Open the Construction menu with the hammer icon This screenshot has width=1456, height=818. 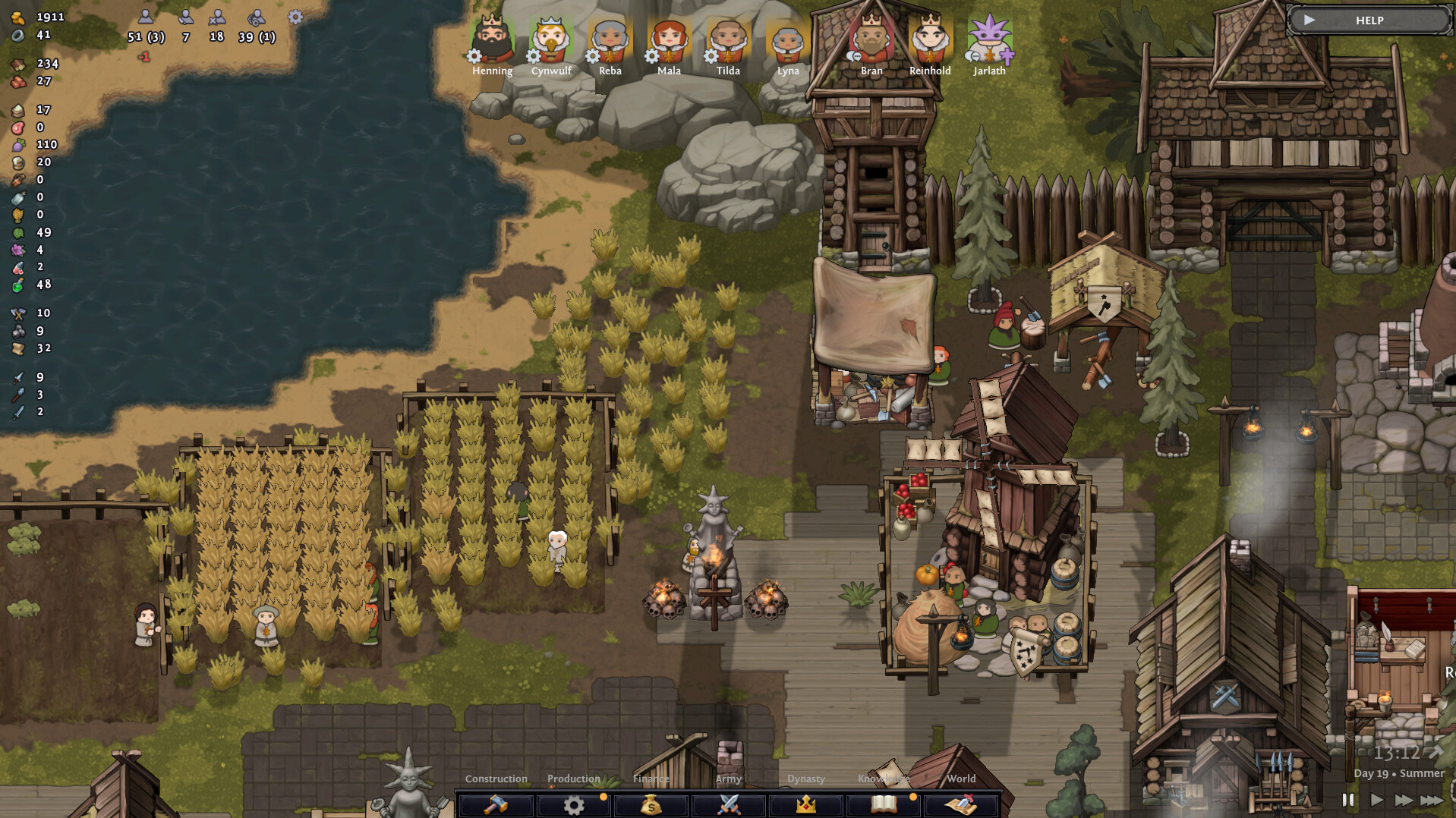coord(496,806)
